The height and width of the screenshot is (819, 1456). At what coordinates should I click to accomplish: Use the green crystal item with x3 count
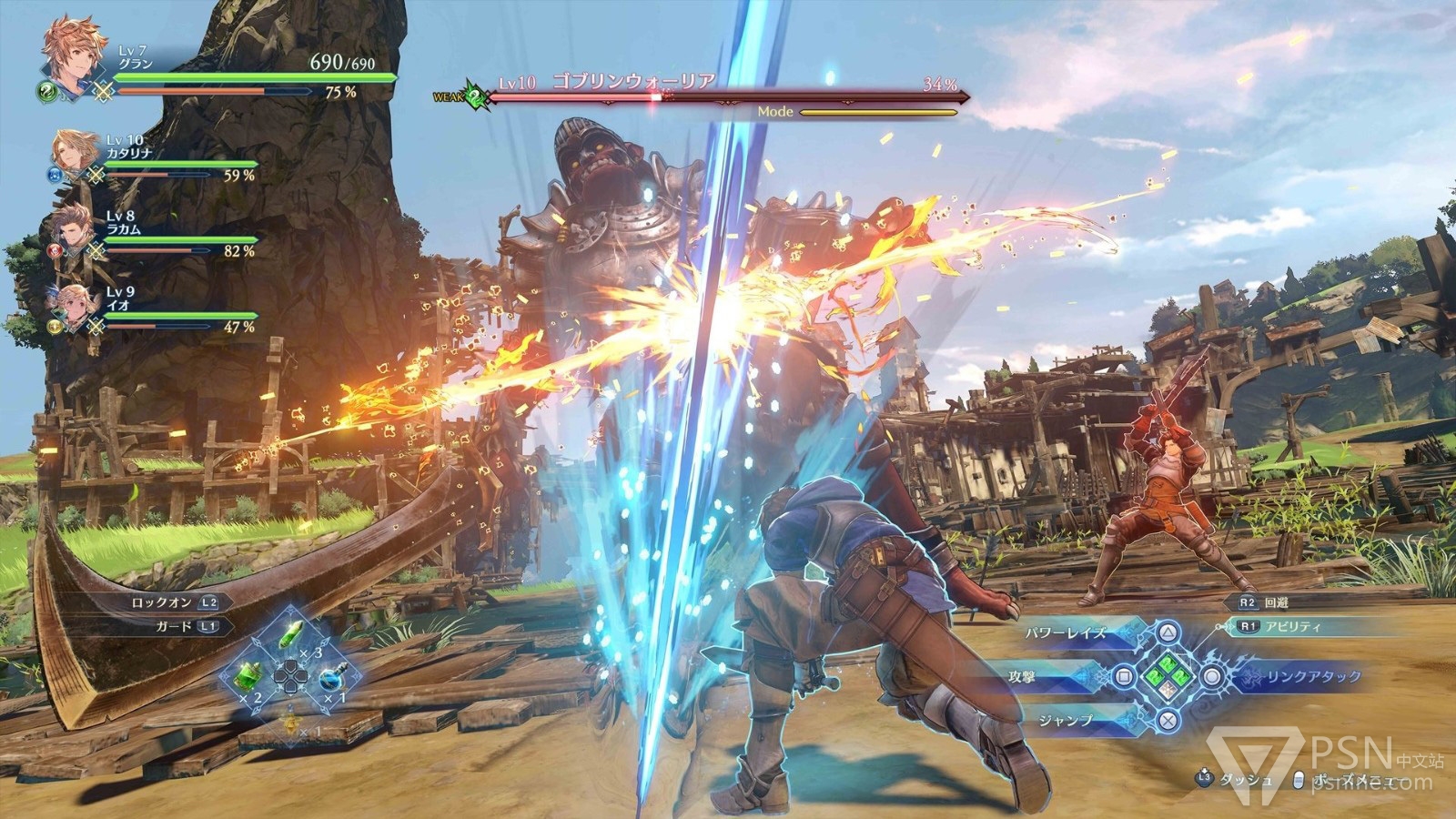pos(291,634)
